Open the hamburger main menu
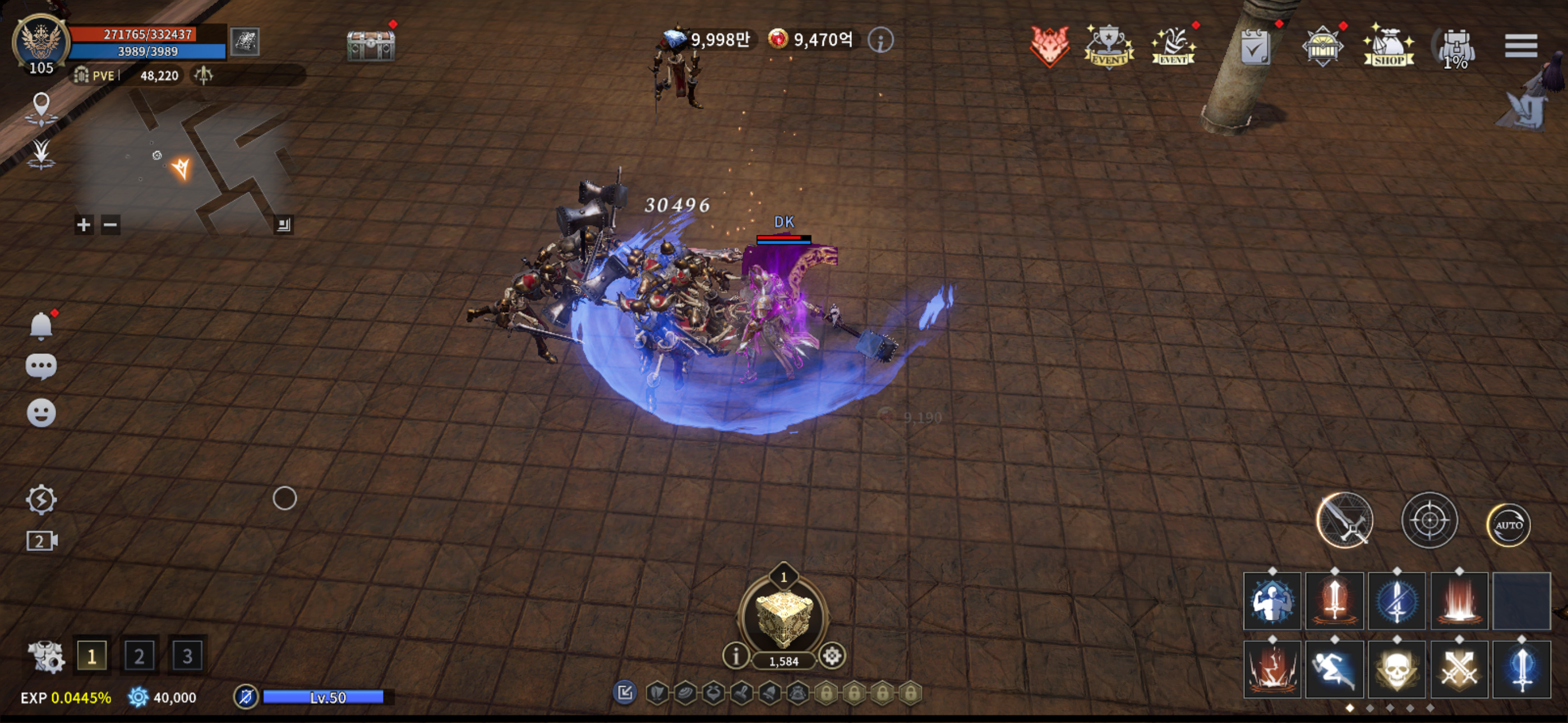 coord(1520,45)
